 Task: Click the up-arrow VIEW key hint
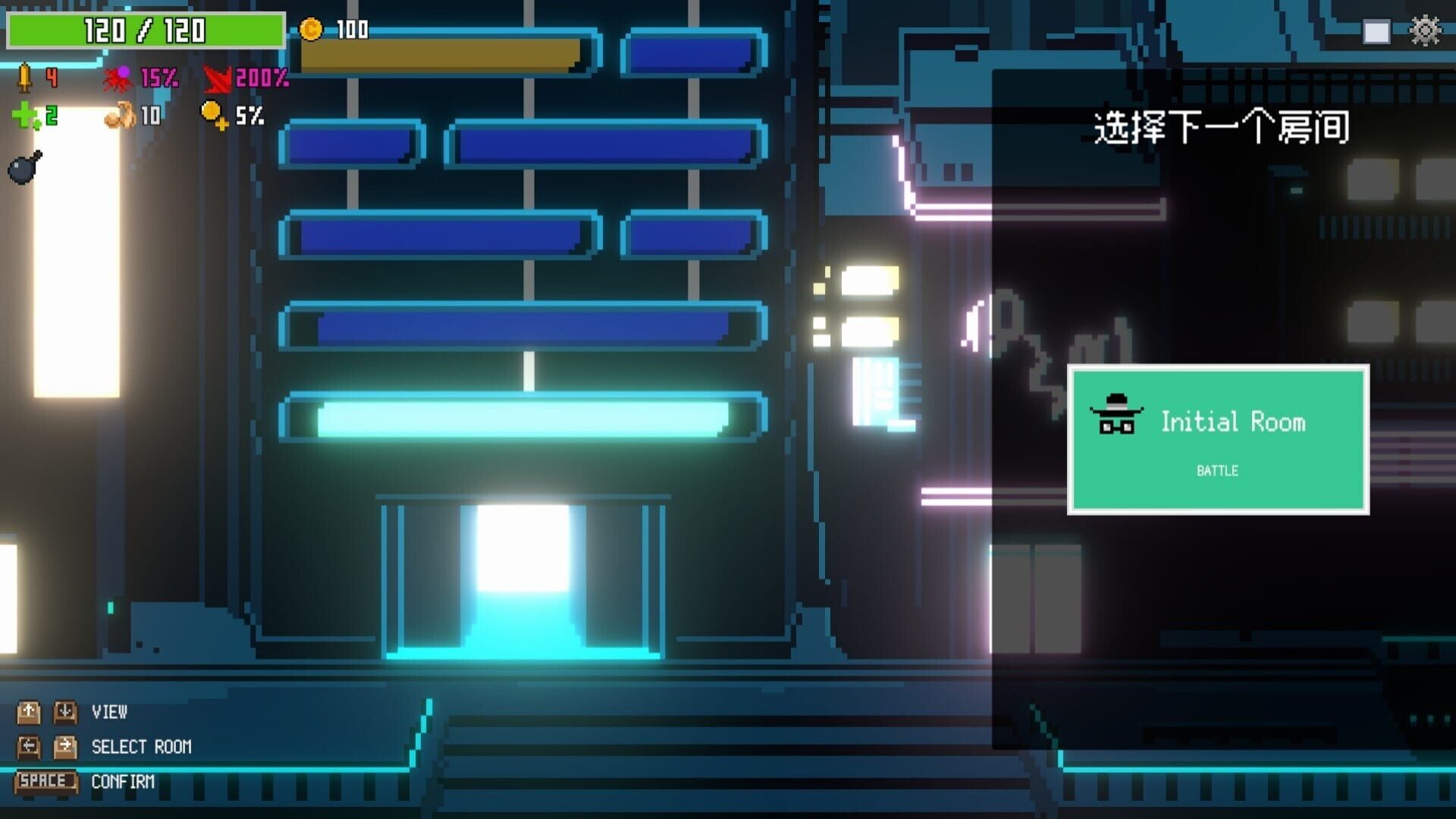click(29, 713)
